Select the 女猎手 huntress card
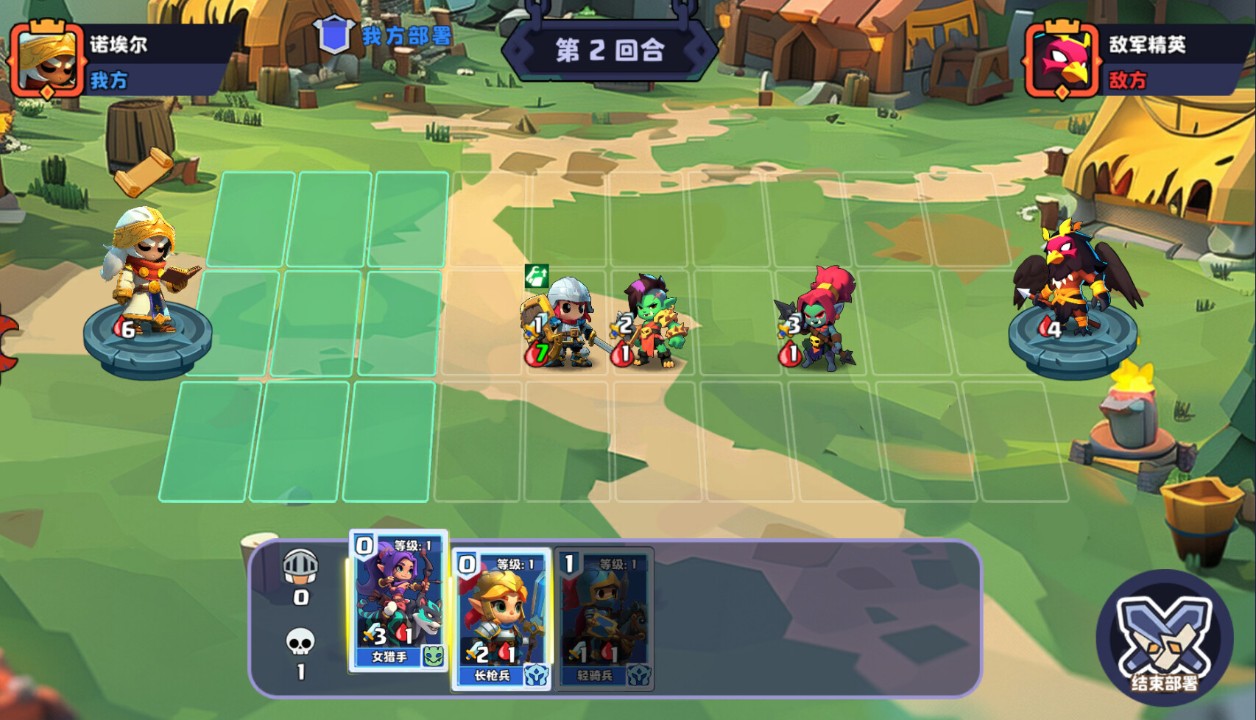Image resolution: width=1256 pixels, height=720 pixels. tap(398, 602)
